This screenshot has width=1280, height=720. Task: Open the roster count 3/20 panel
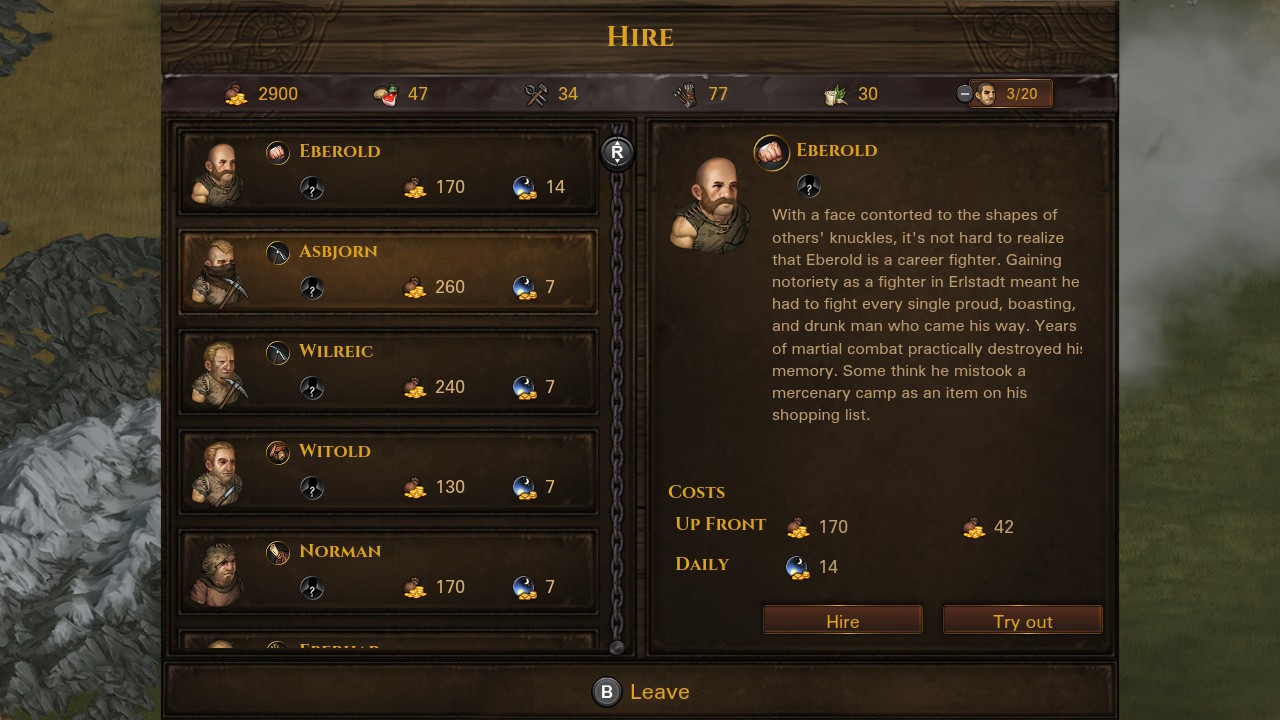pyautogui.click(x=1010, y=94)
